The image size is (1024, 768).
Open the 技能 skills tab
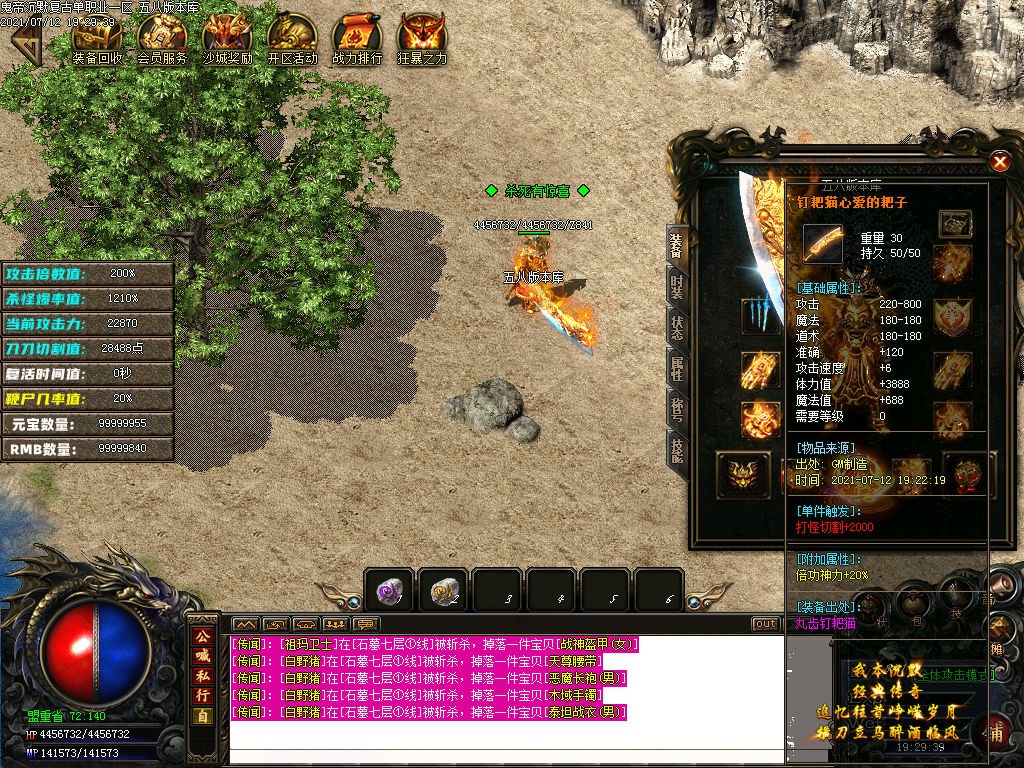tap(677, 454)
